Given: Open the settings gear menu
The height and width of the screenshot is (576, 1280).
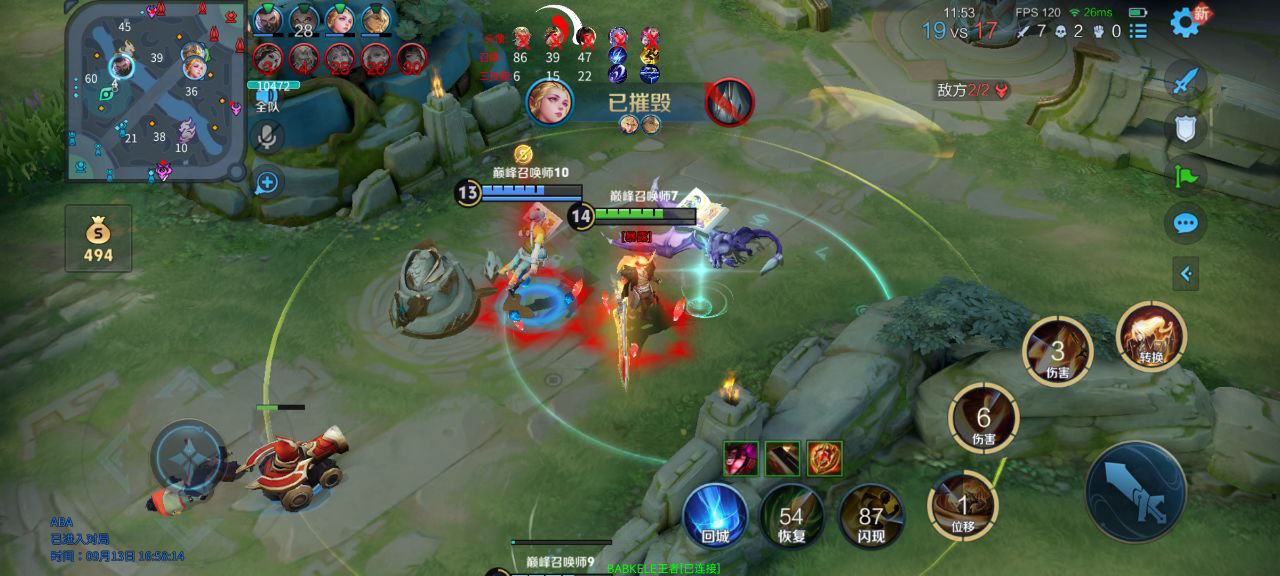Looking at the screenshot, I should point(1184,20).
